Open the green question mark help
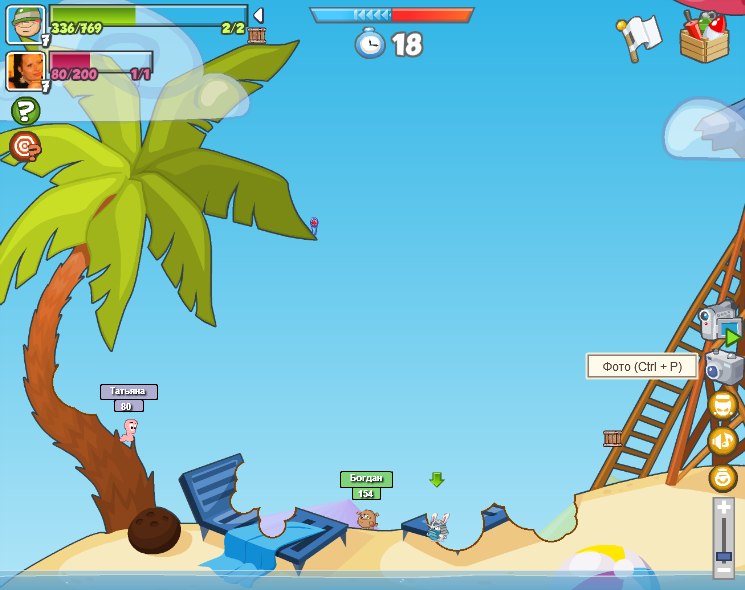Viewport: 745px width, 590px height. pyautogui.click(x=25, y=111)
